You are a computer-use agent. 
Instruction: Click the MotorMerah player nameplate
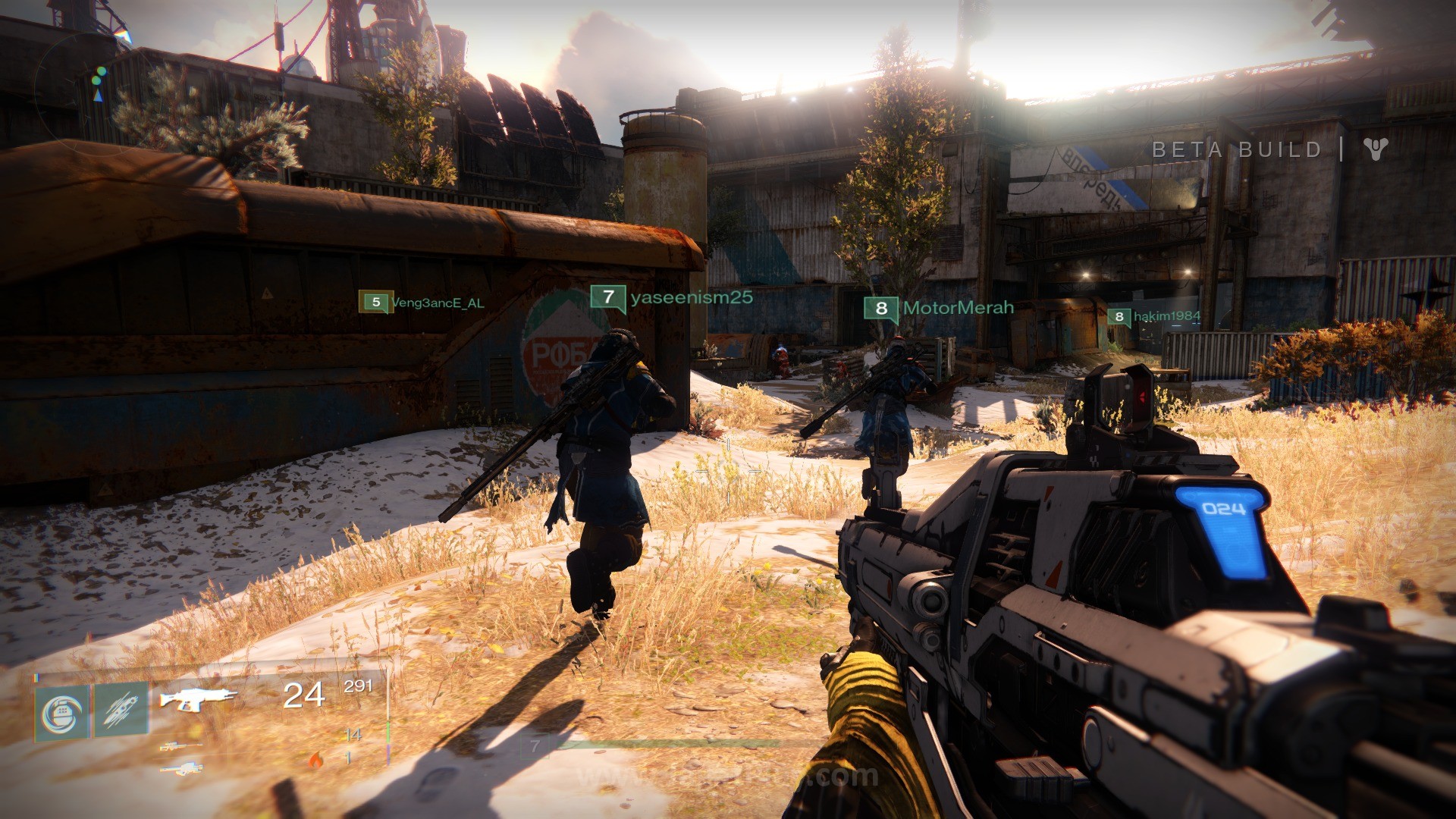[939, 308]
